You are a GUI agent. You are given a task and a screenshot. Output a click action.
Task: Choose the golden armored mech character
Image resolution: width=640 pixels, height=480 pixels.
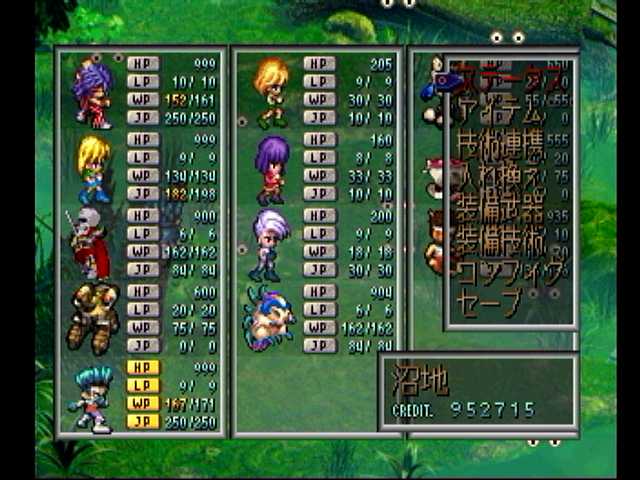point(93,317)
